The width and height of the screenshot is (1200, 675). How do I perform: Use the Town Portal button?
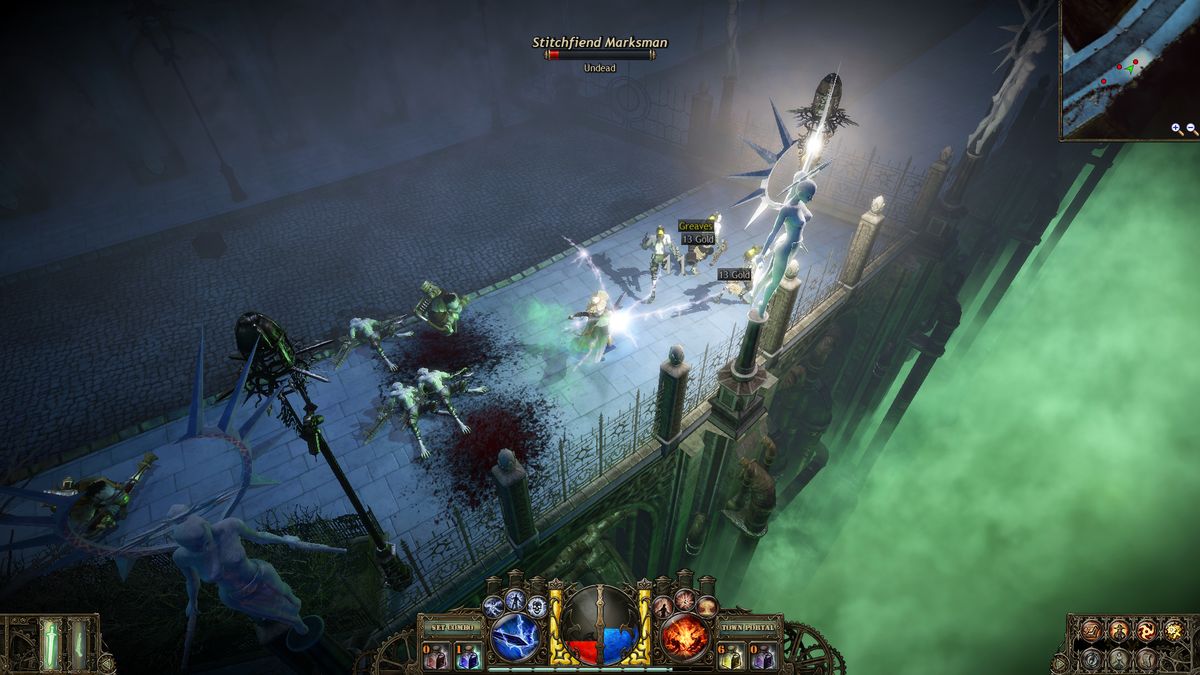pos(749,627)
